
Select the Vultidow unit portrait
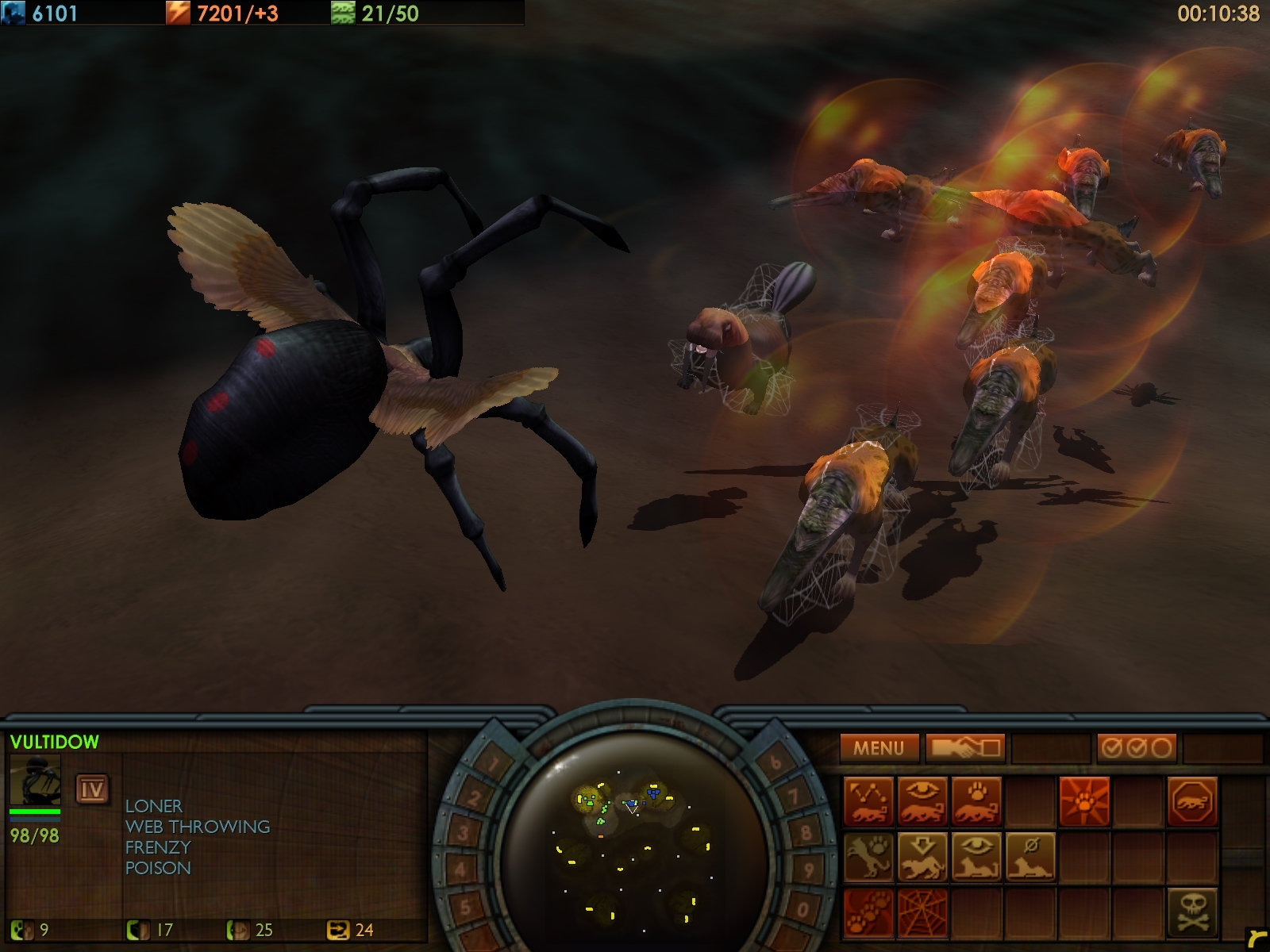click(35, 781)
